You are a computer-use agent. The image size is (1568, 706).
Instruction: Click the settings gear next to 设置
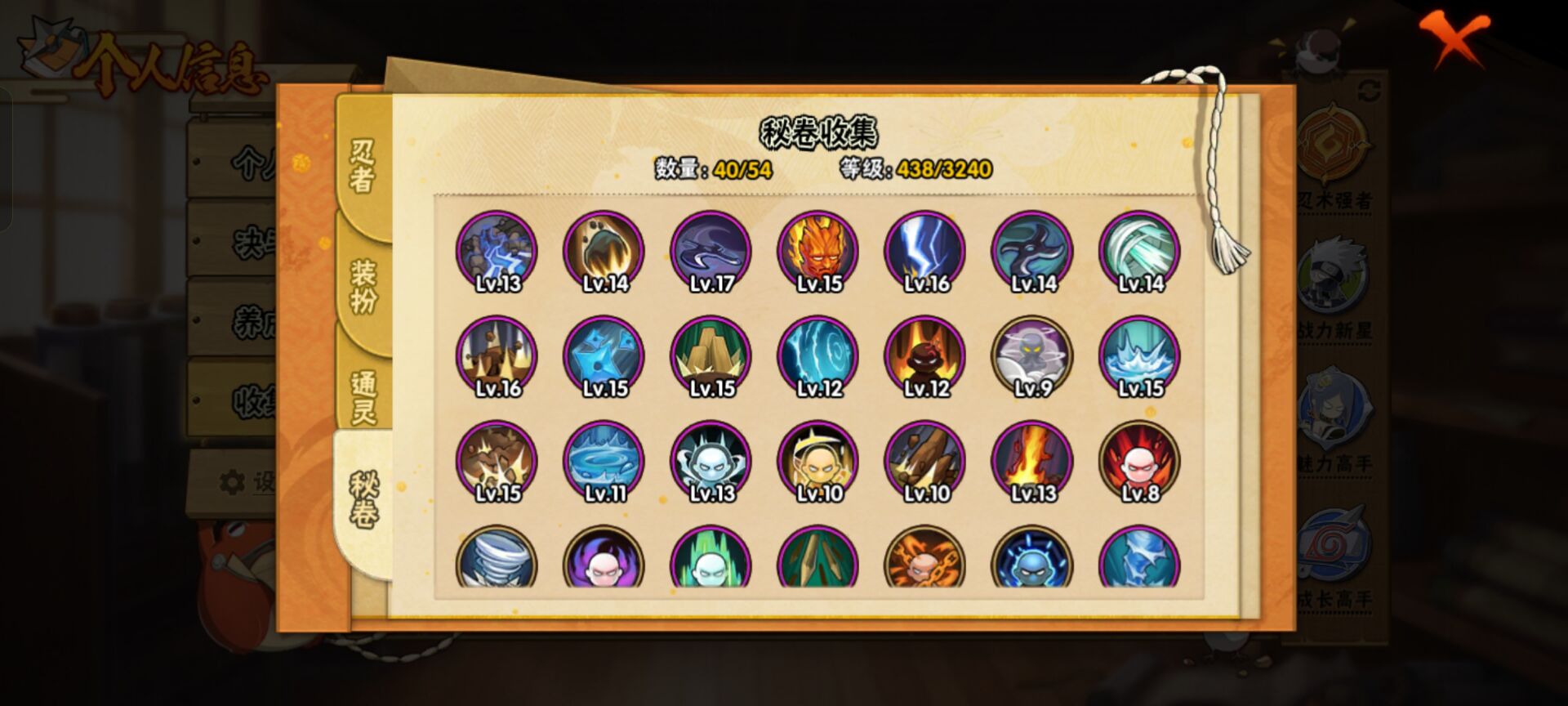(234, 481)
